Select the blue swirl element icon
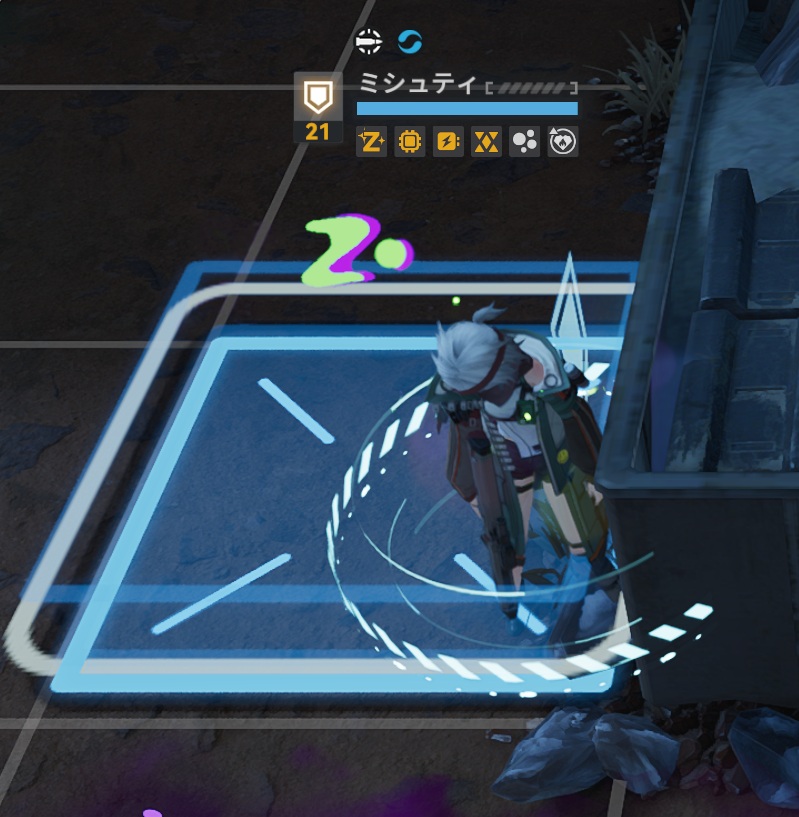Viewport: 799px width, 817px height. point(410,41)
